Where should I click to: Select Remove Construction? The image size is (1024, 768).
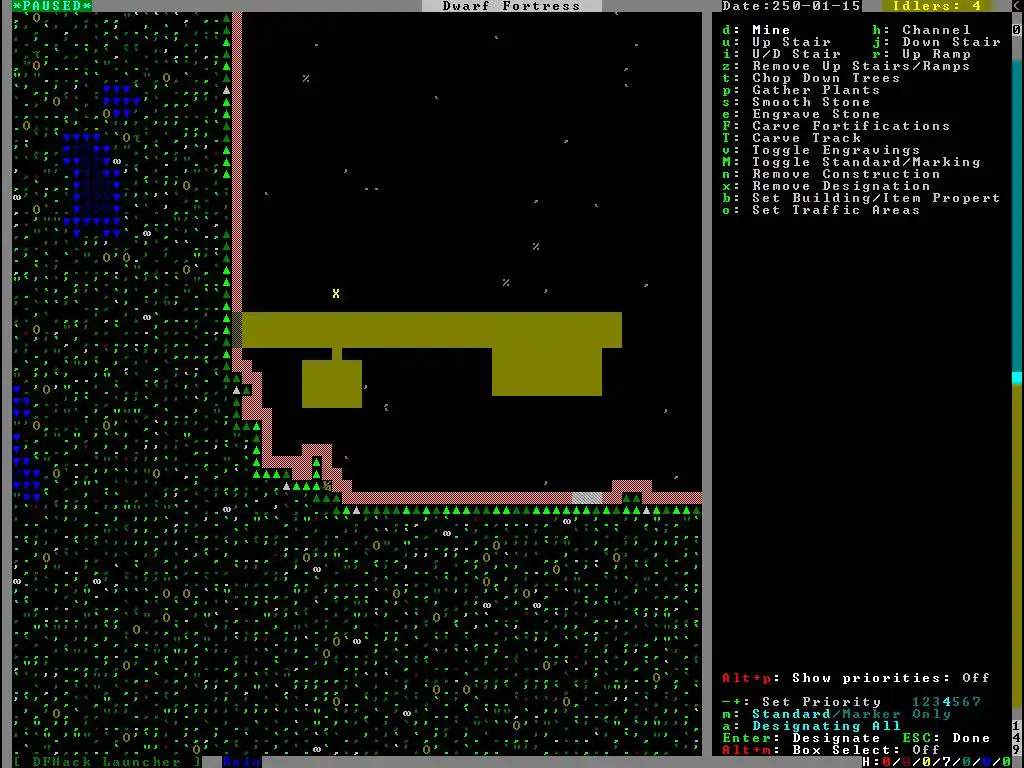[x=846, y=174]
